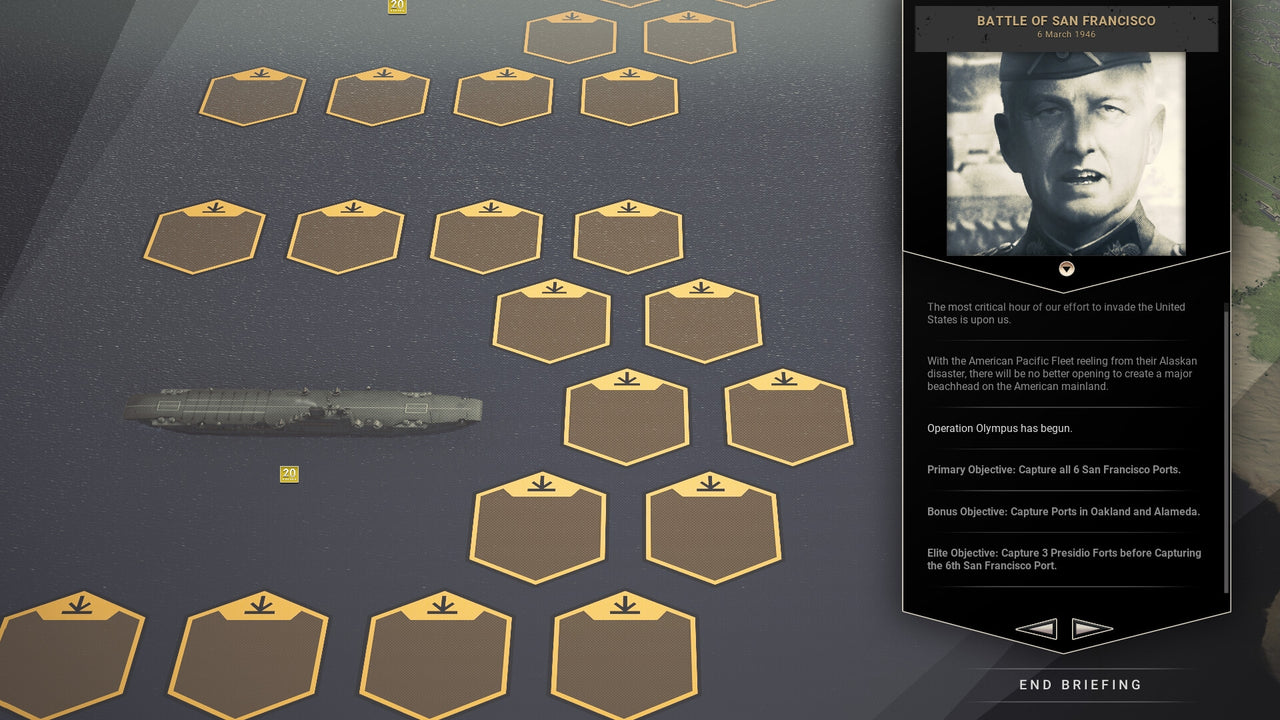Click the commander portrait photo
Viewport: 1280px width, 720px height.
coord(1066,150)
